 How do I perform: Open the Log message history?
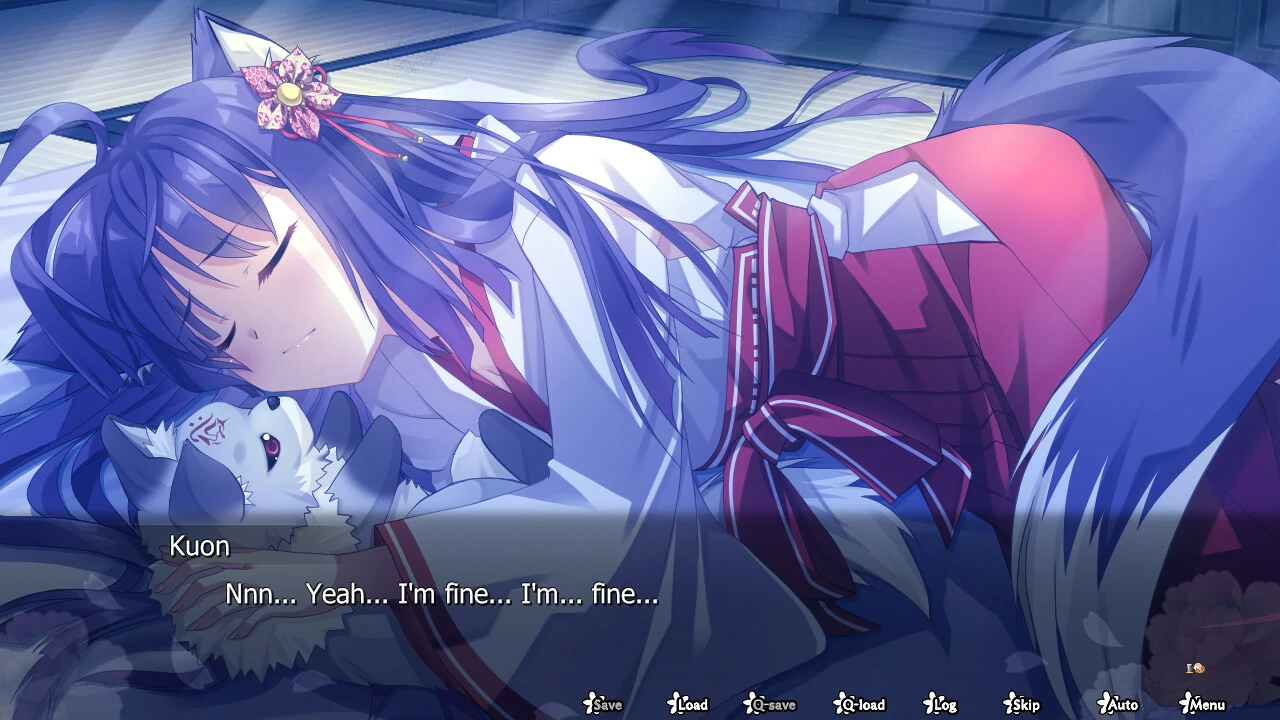pyautogui.click(x=943, y=706)
